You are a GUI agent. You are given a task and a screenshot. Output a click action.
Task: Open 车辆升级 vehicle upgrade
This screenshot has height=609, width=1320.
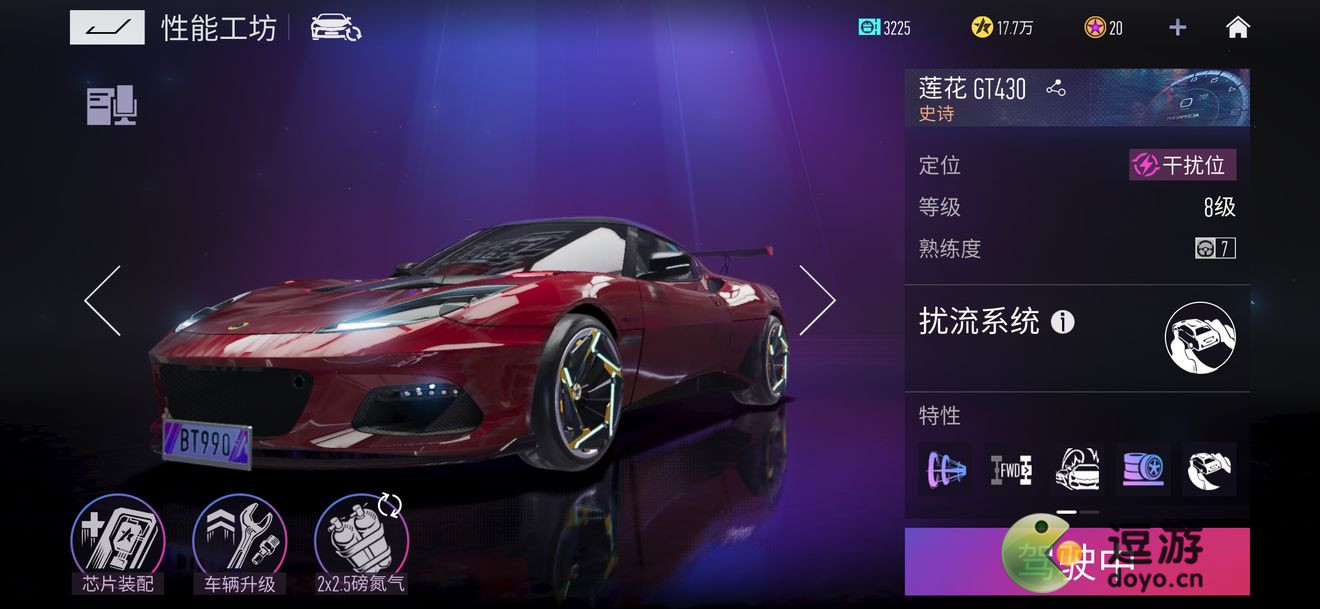coord(239,545)
